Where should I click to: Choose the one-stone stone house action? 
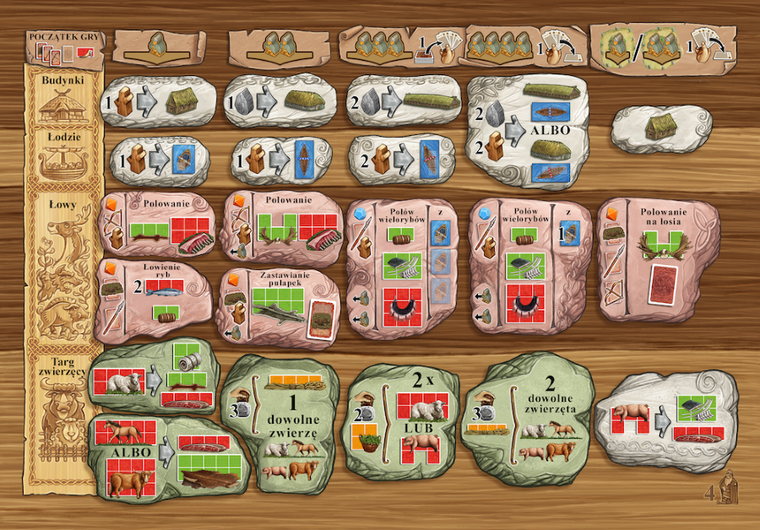280,100
